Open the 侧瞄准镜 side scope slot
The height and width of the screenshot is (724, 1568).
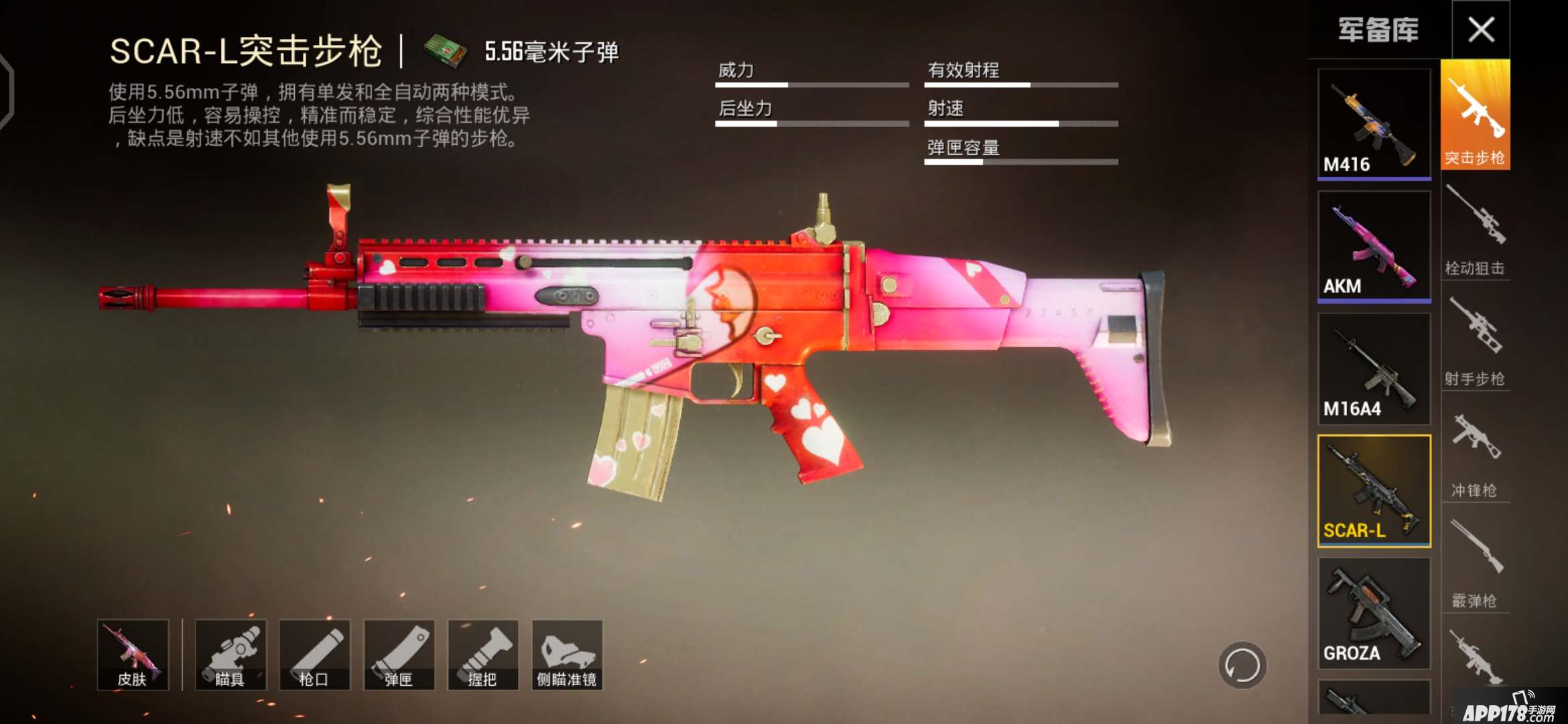(x=566, y=655)
